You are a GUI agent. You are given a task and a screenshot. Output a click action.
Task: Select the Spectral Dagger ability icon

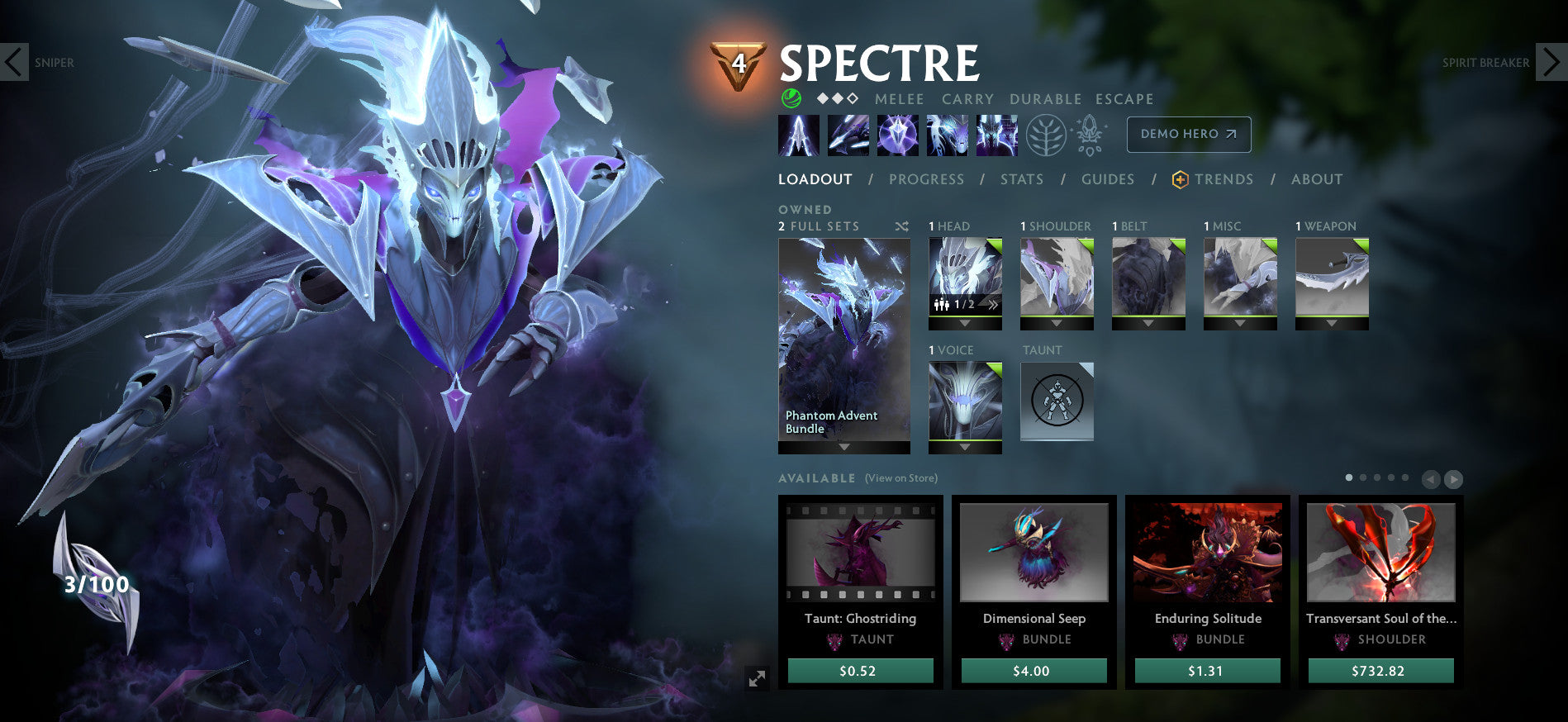click(797, 135)
